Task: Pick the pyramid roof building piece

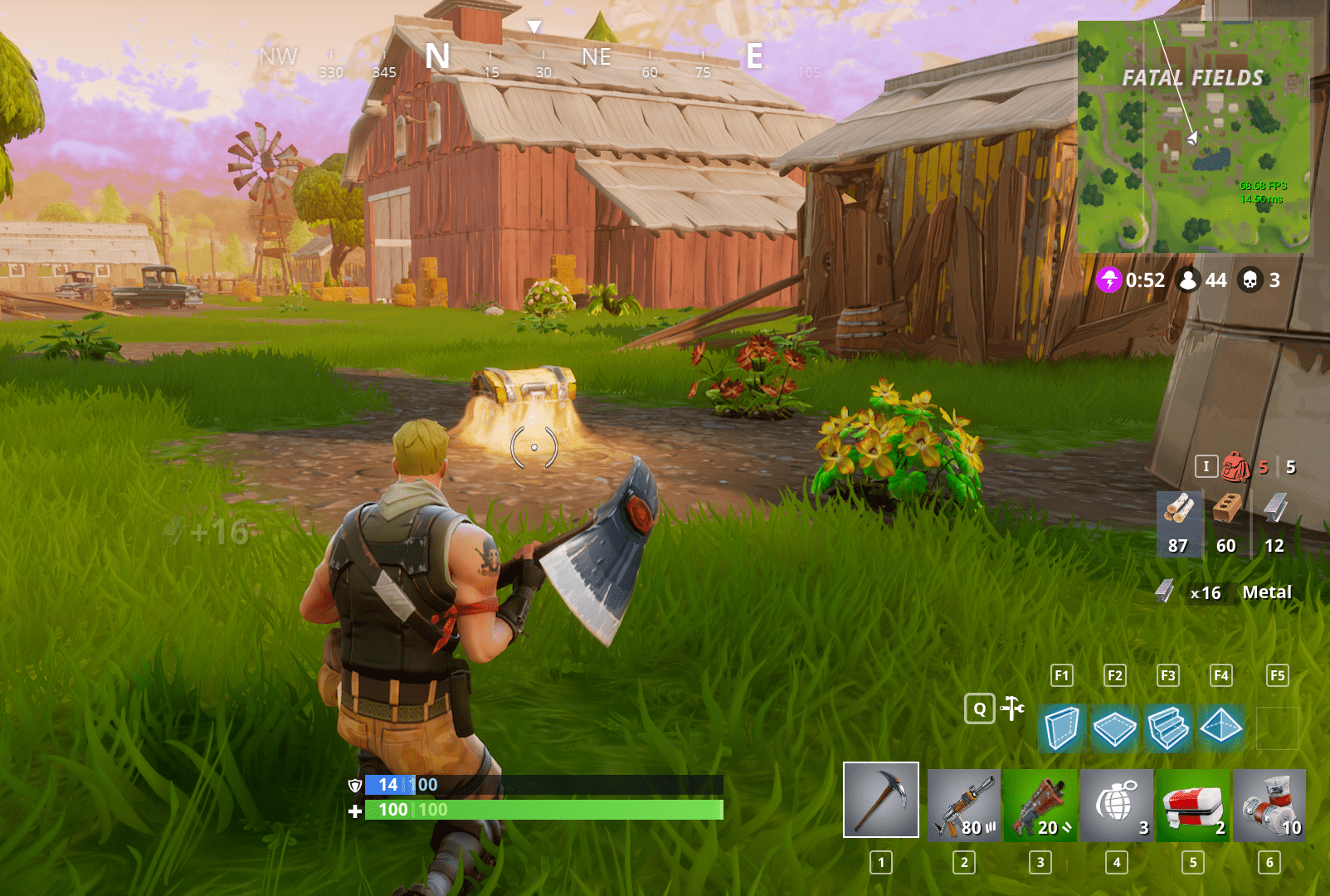Action: click(x=1220, y=728)
